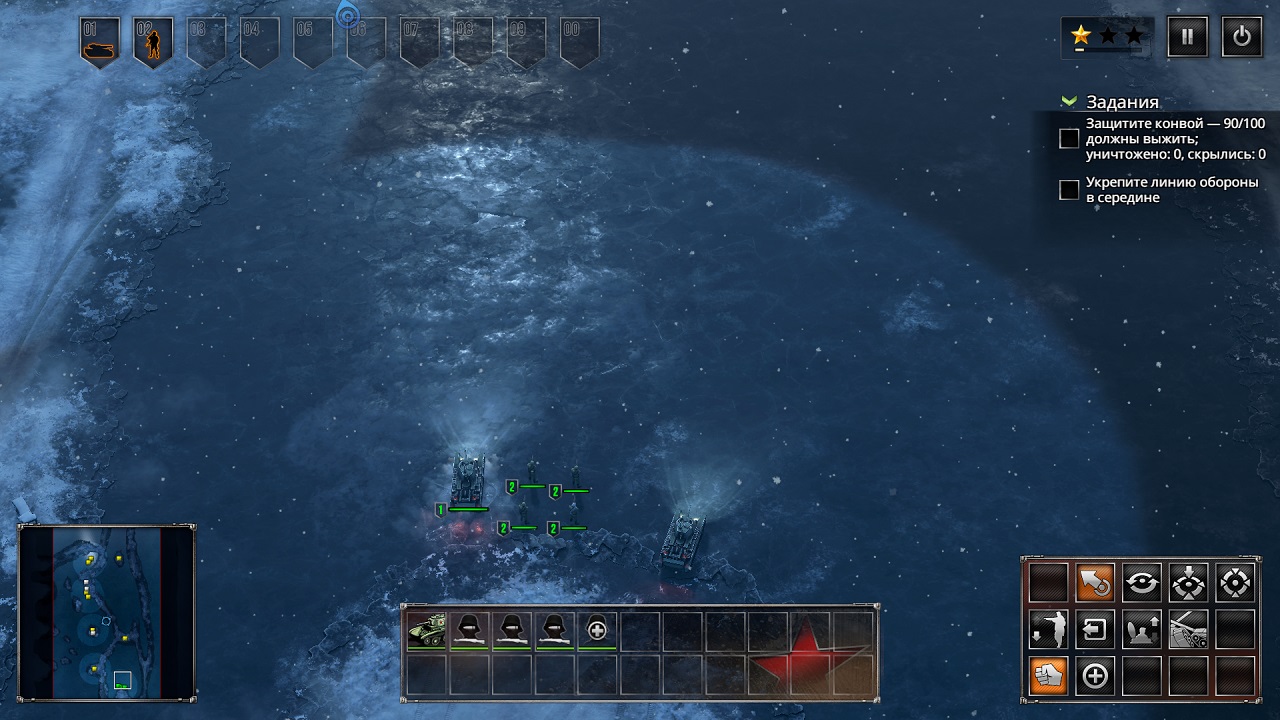Order the soldier lie-down stance command
1280x720 pixels.
coord(1049,629)
